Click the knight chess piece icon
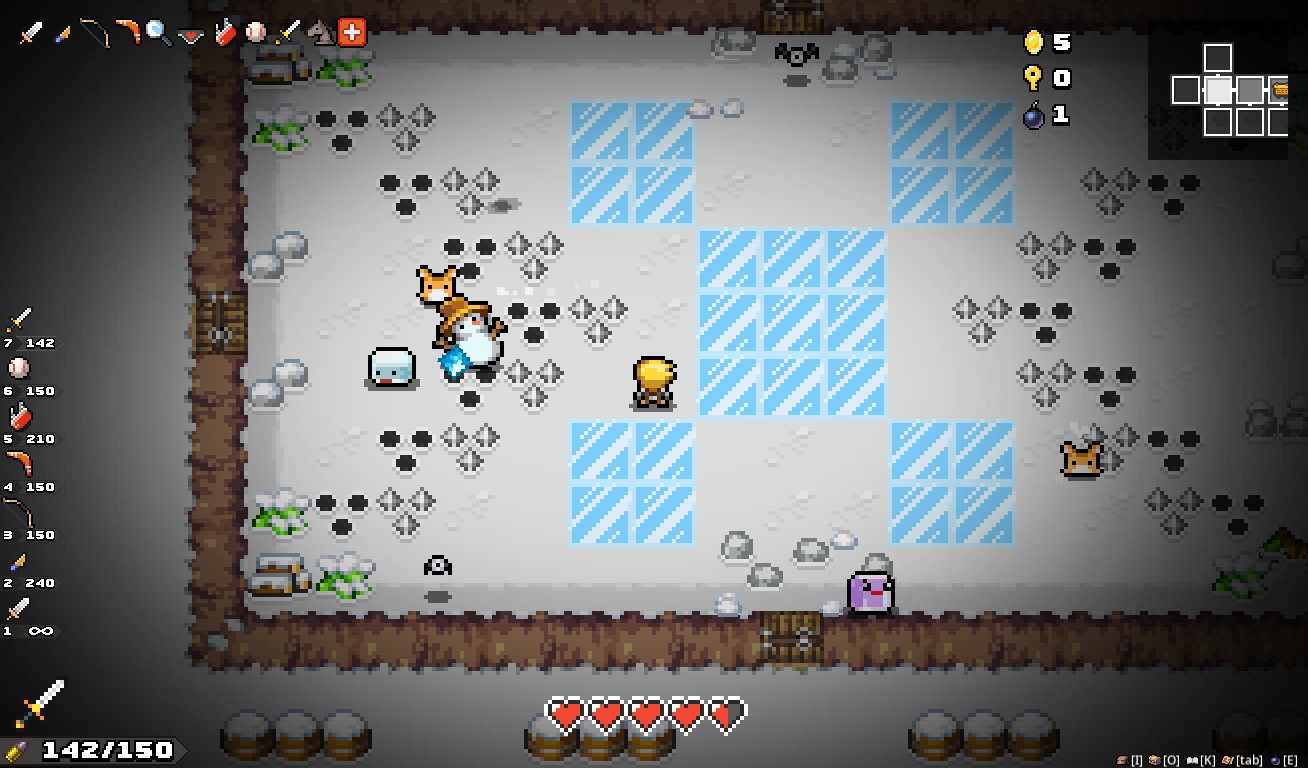1308x768 pixels. coord(322,31)
